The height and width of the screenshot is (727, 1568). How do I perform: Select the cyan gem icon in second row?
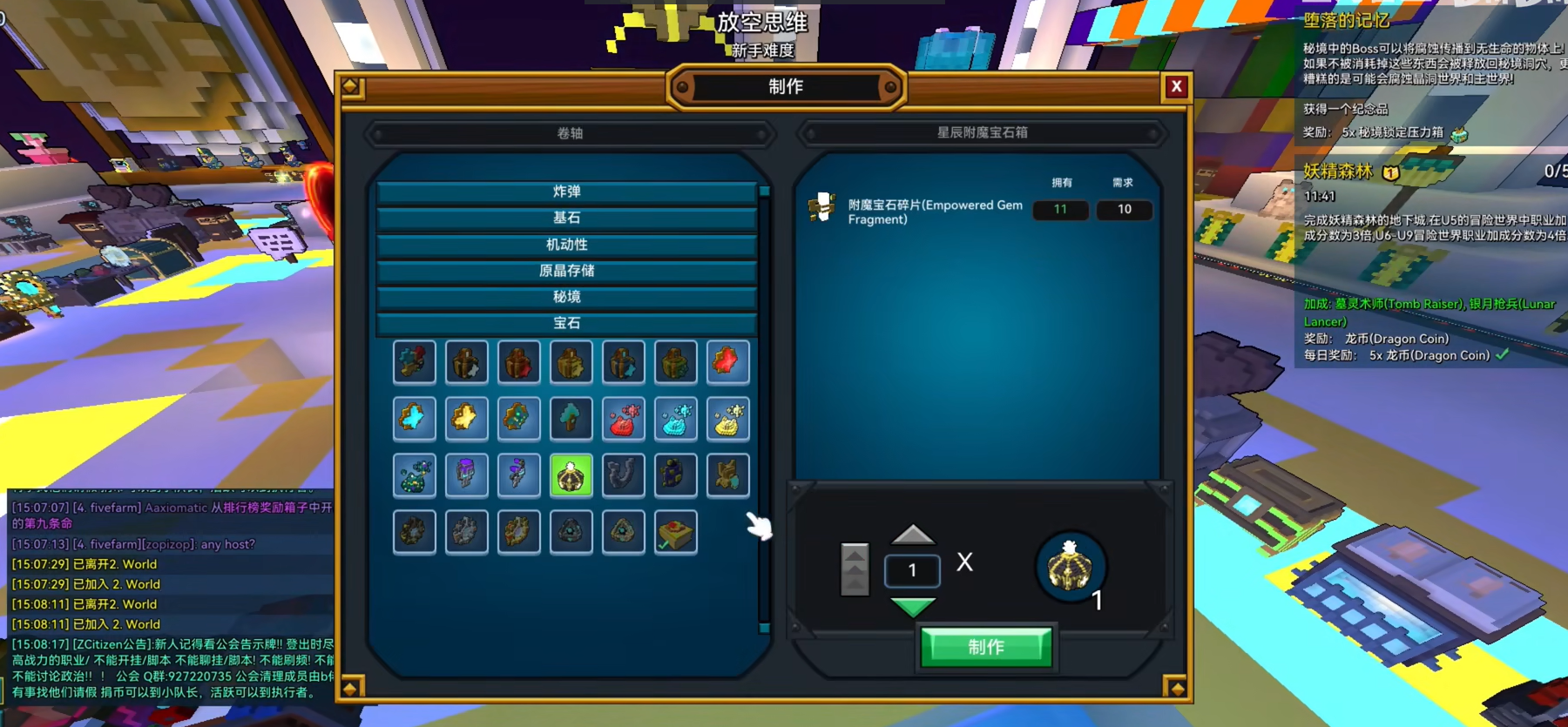414,419
